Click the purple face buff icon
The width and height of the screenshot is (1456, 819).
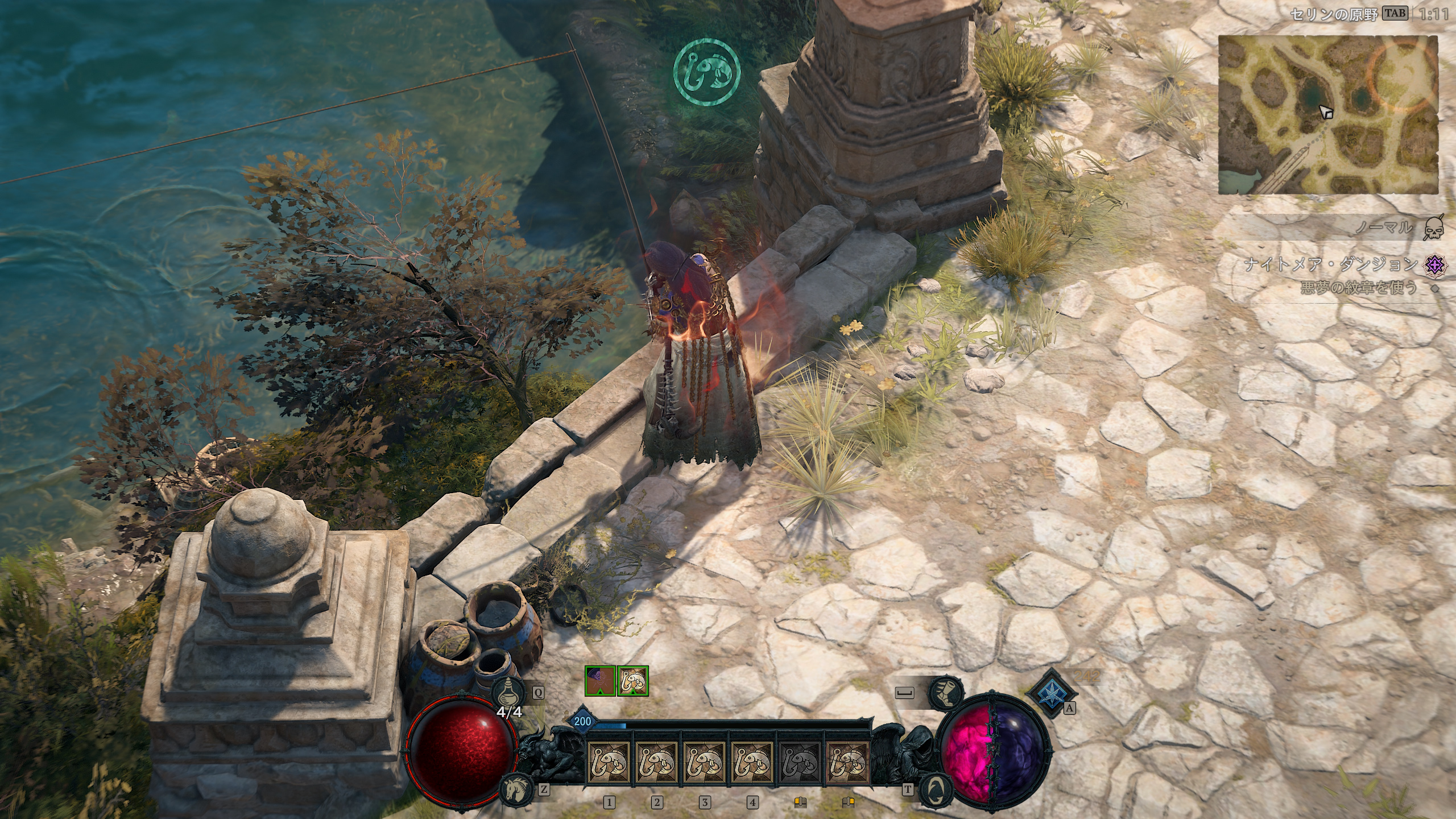click(600, 681)
